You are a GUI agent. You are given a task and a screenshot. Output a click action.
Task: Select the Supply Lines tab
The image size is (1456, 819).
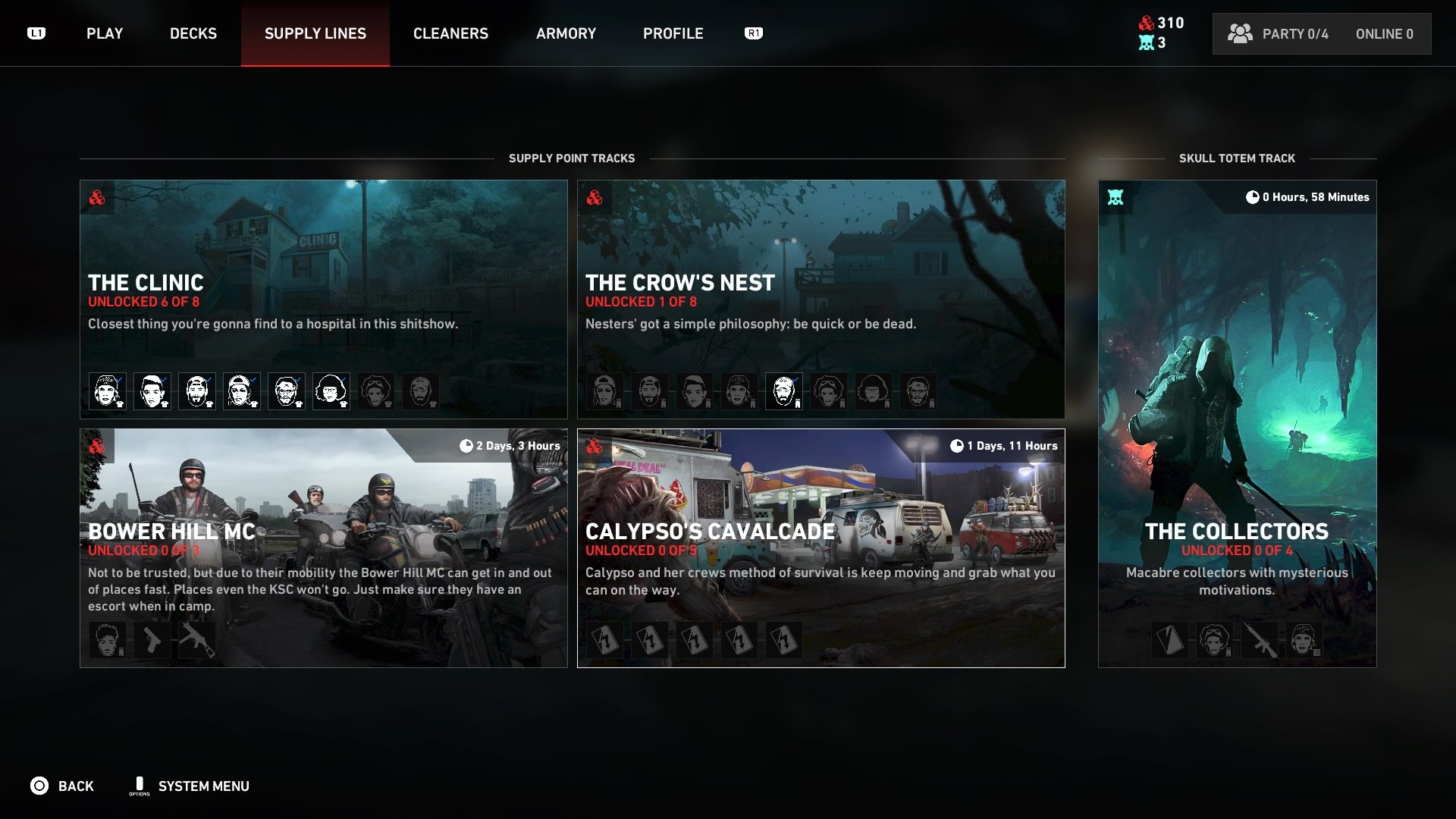(x=315, y=33)
